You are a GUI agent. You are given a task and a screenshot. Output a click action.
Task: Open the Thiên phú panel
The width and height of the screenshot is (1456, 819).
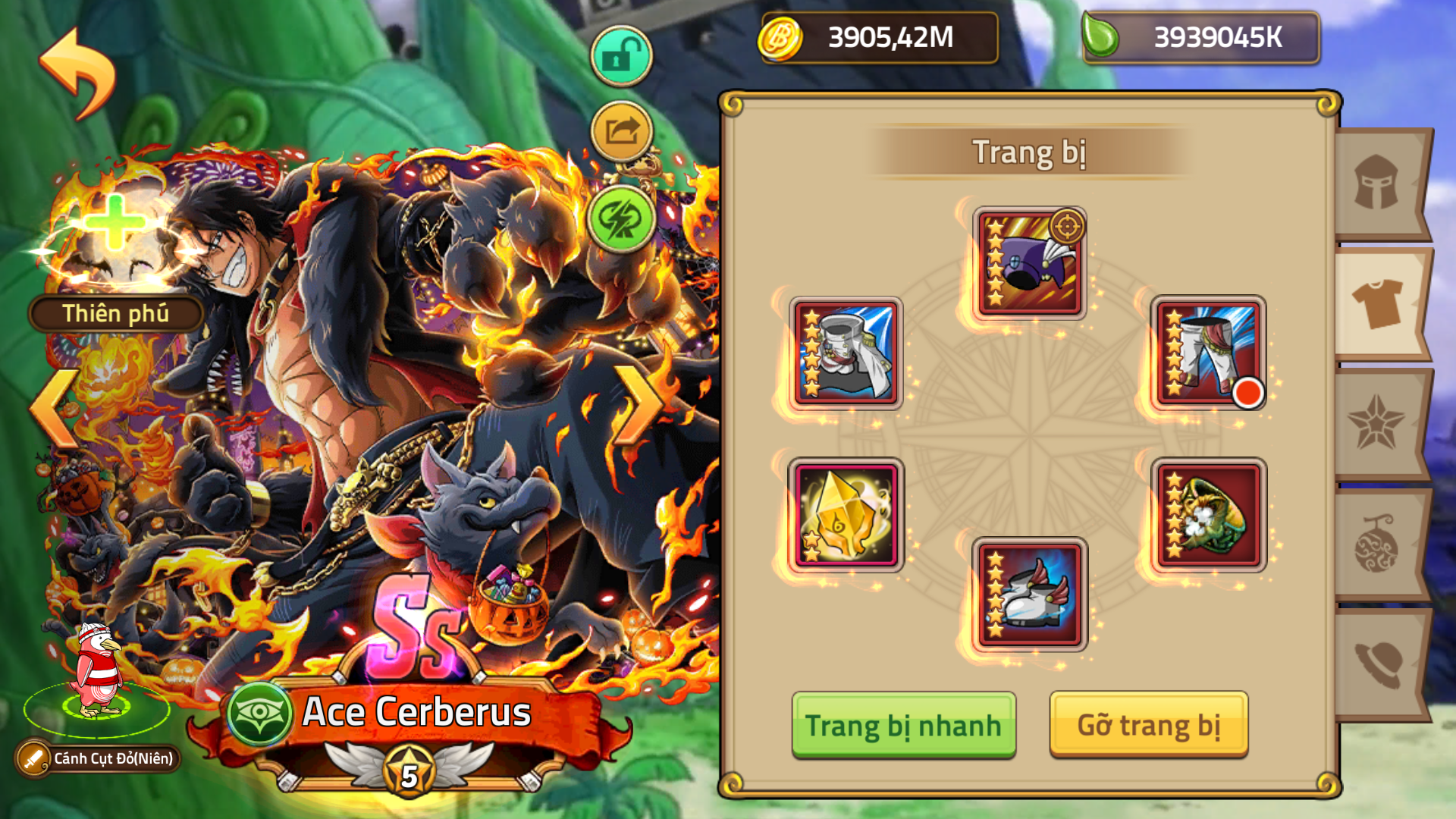114,313
